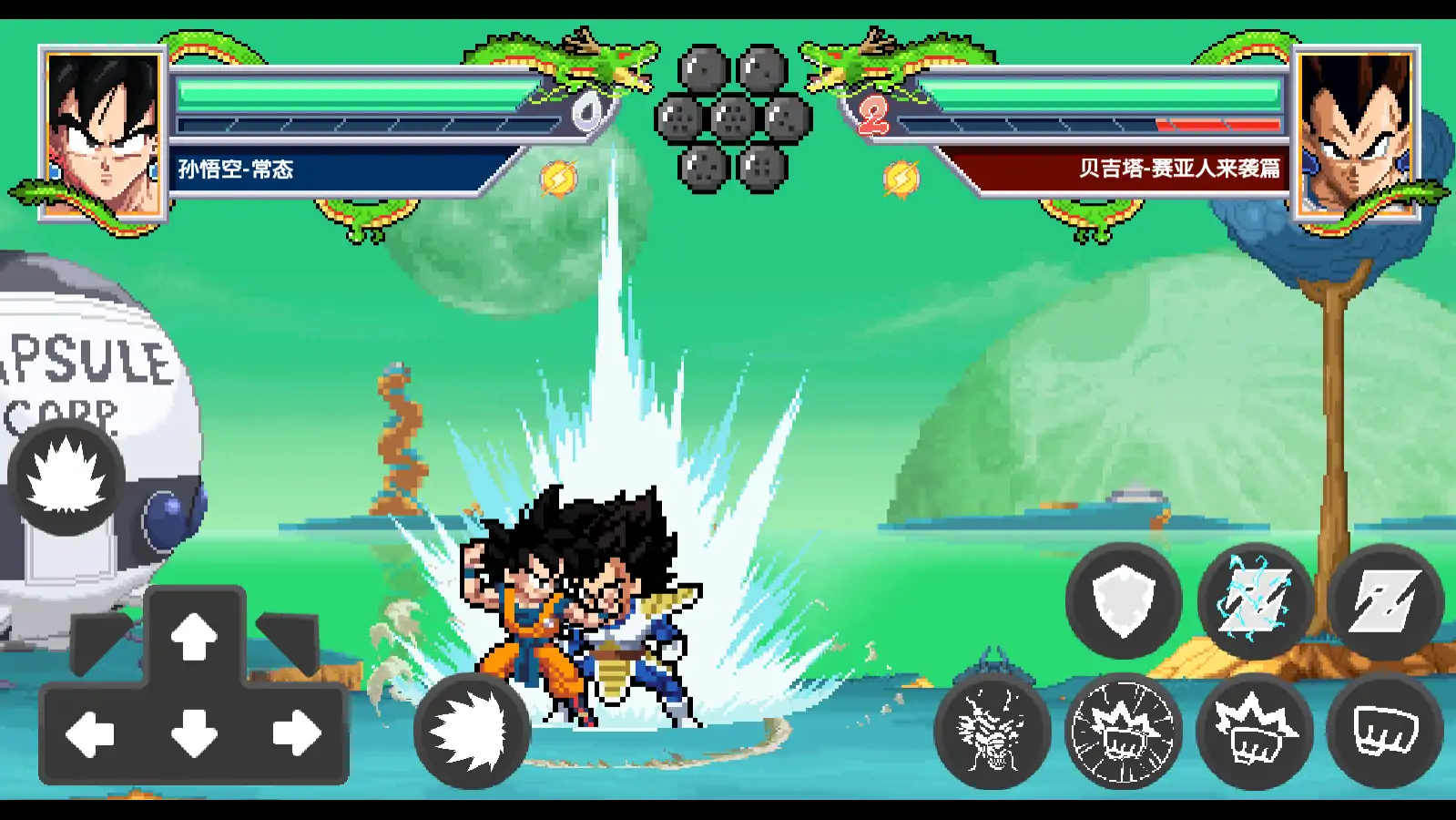Use the circled power punch ultimate
Image resolution: width=1456 pixels, height=820 pixels.
[x=1124, y=731]
